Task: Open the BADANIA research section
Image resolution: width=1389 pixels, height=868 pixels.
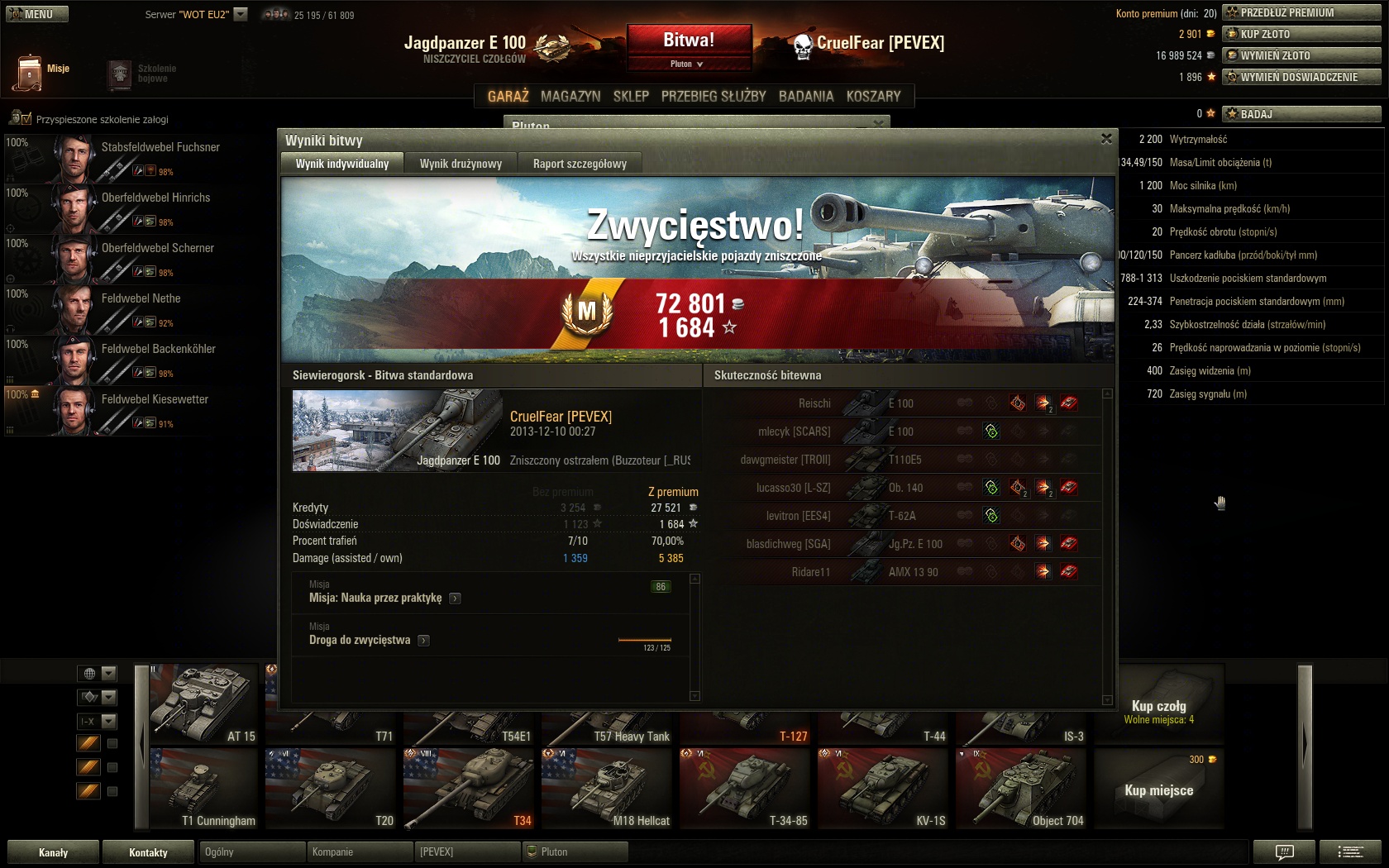Action: coord(806,96)
